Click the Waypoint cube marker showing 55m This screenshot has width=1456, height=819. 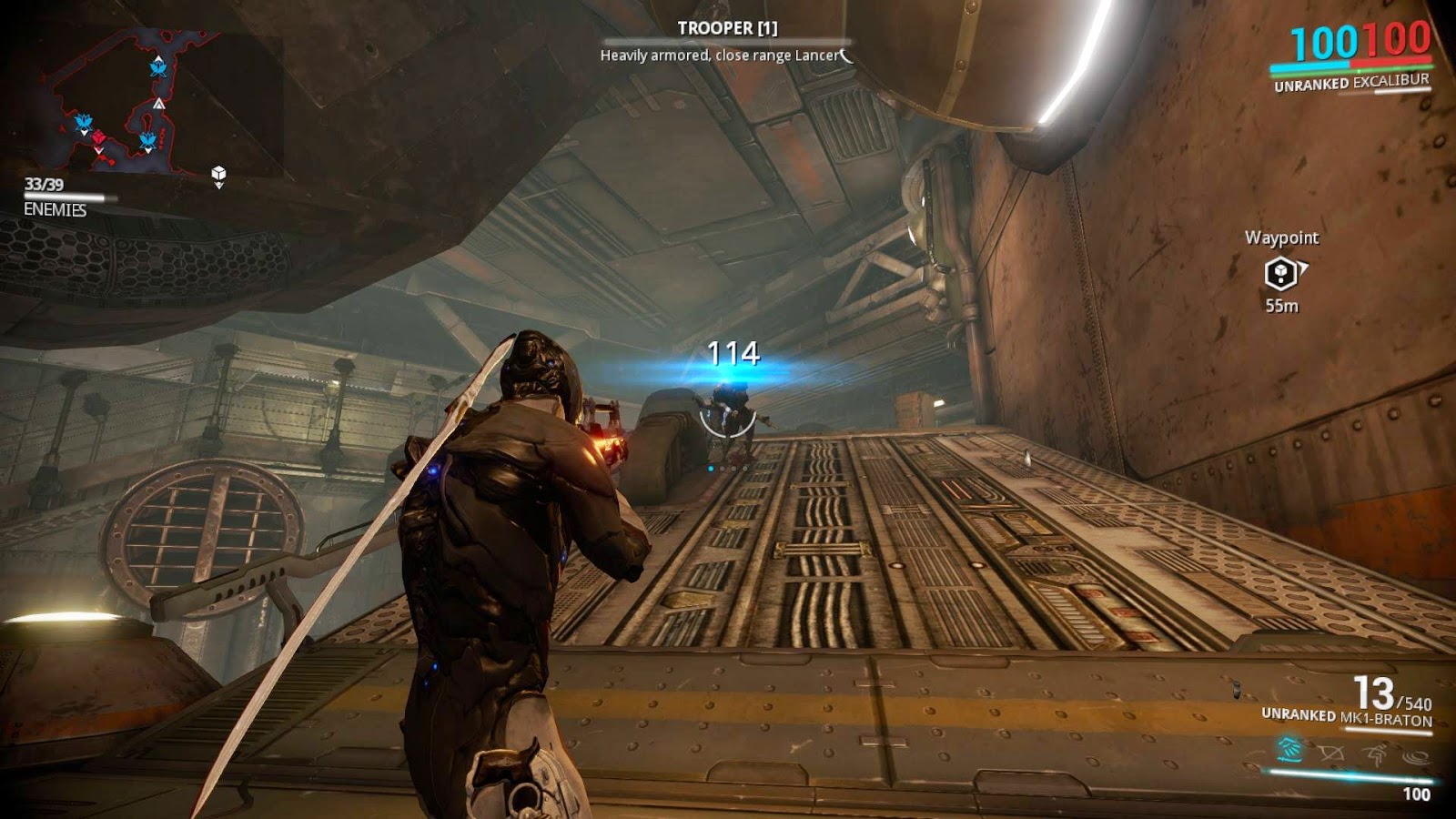[x=1280, y=272]
